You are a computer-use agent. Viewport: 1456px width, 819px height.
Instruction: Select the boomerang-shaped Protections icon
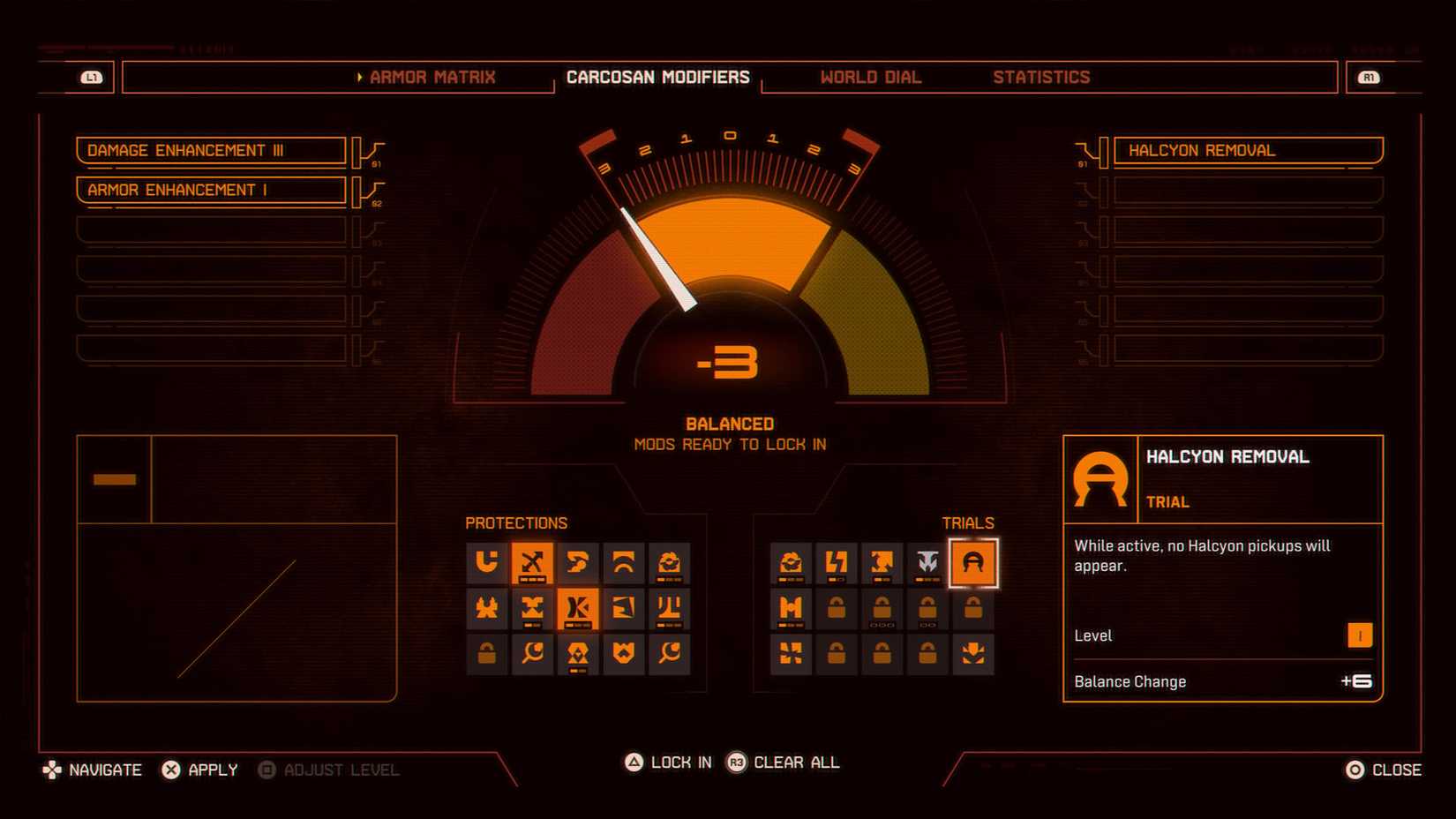pyautogui.click(x=579, y=563)
